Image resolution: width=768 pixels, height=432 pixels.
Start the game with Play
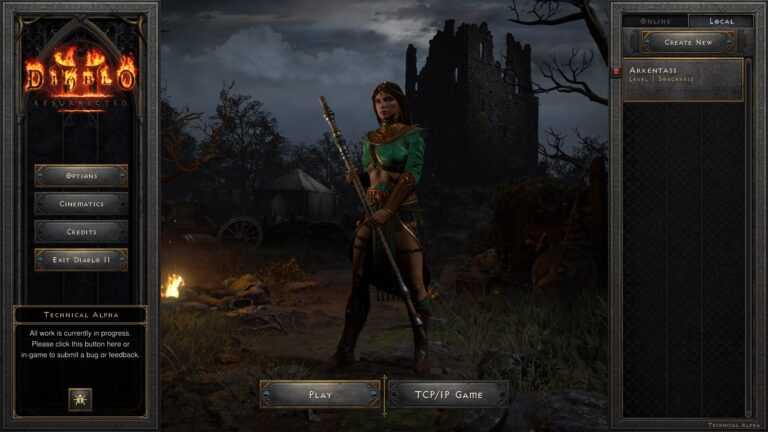pos(320,394)
